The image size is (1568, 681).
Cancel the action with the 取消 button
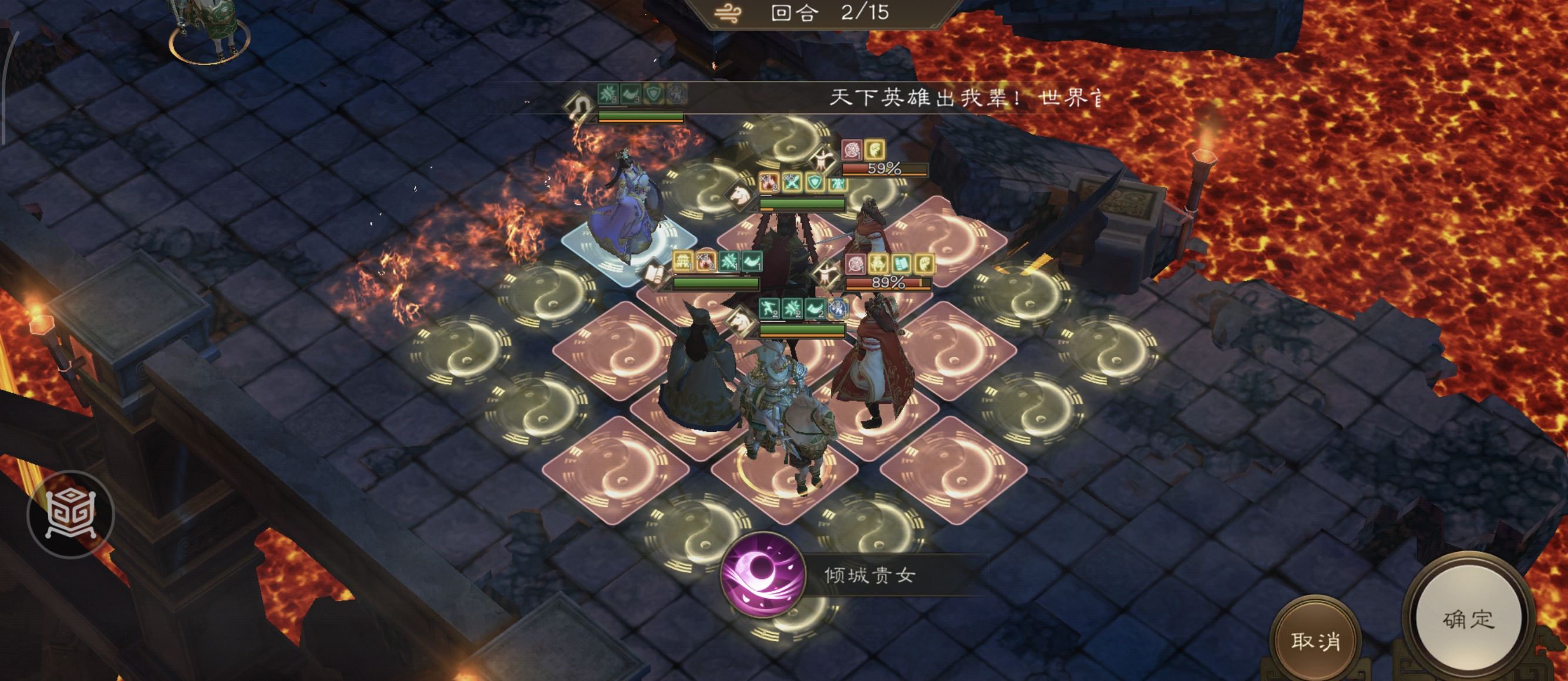tap(1315, 641)
